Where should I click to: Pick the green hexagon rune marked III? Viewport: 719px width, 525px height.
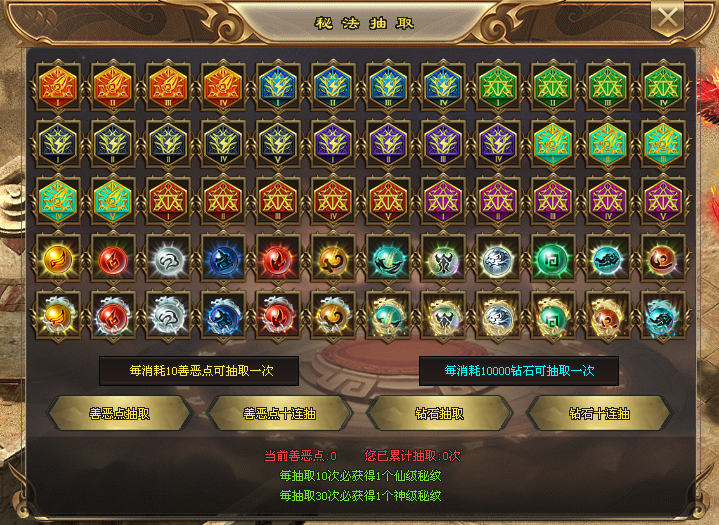(603, 86)
